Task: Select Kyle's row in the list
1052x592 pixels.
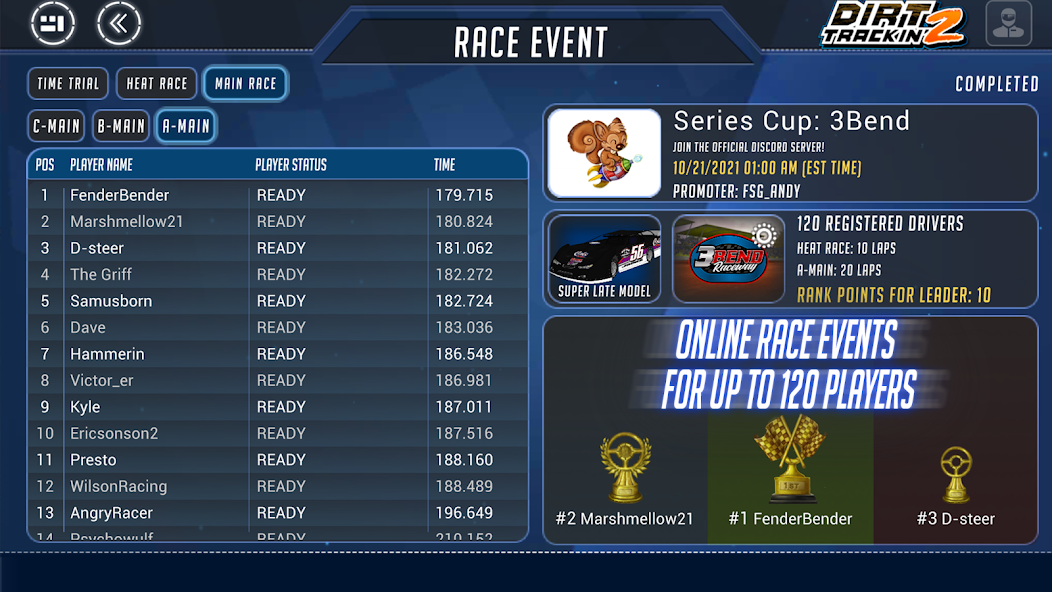Action: coord(277,407)
